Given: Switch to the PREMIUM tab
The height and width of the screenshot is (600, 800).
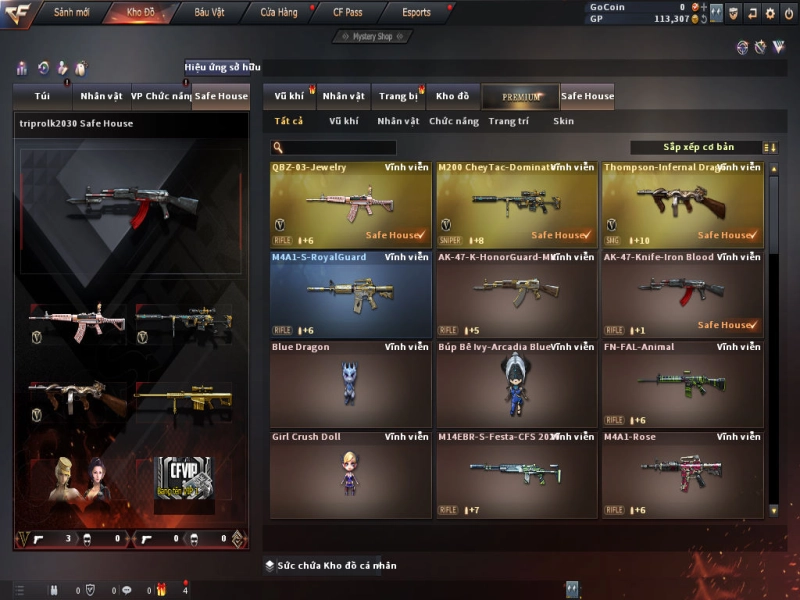Looking at the screenshot, I should pos(521,97).
